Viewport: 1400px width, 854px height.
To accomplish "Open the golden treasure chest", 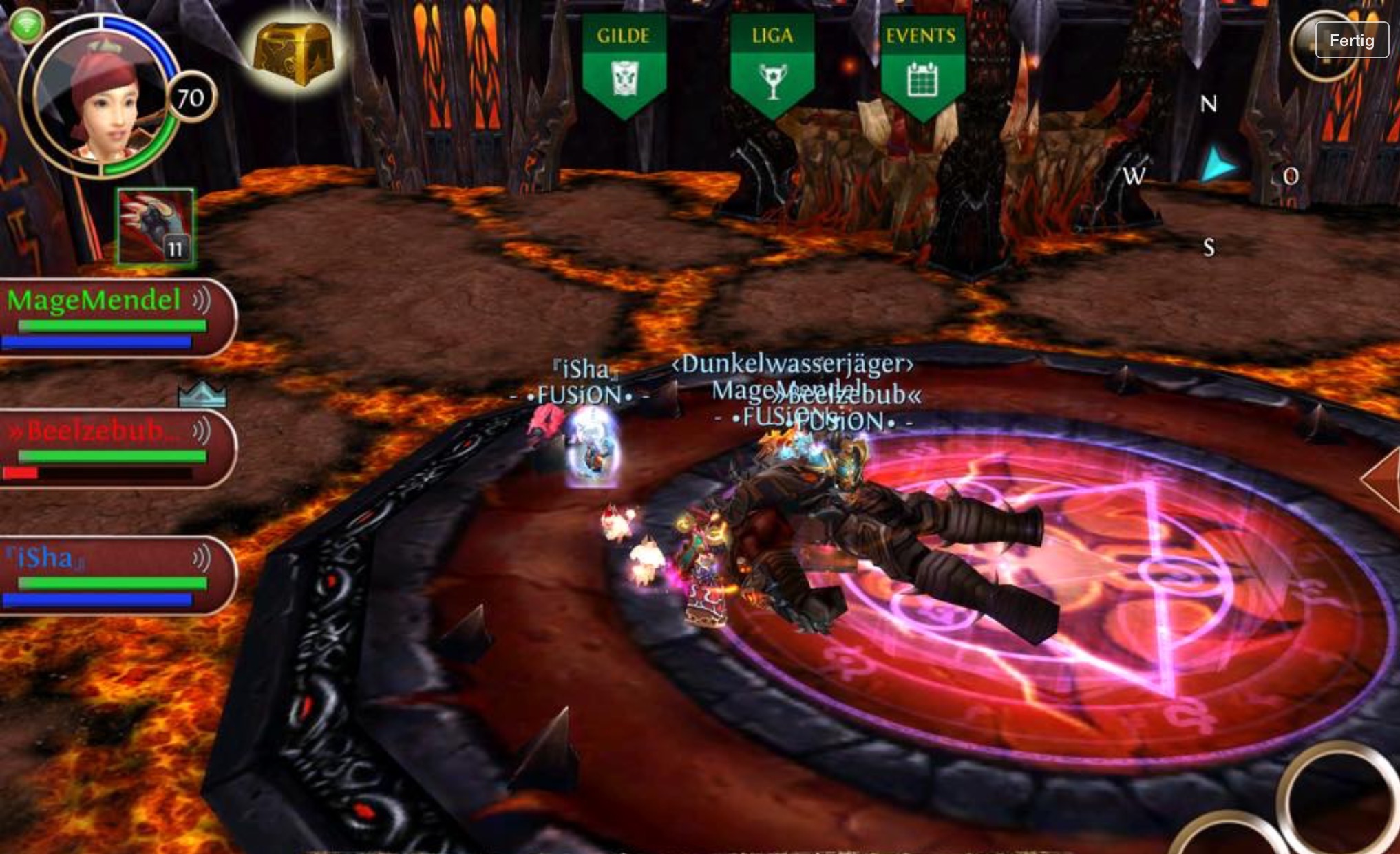I will click(x=294, y=54).
